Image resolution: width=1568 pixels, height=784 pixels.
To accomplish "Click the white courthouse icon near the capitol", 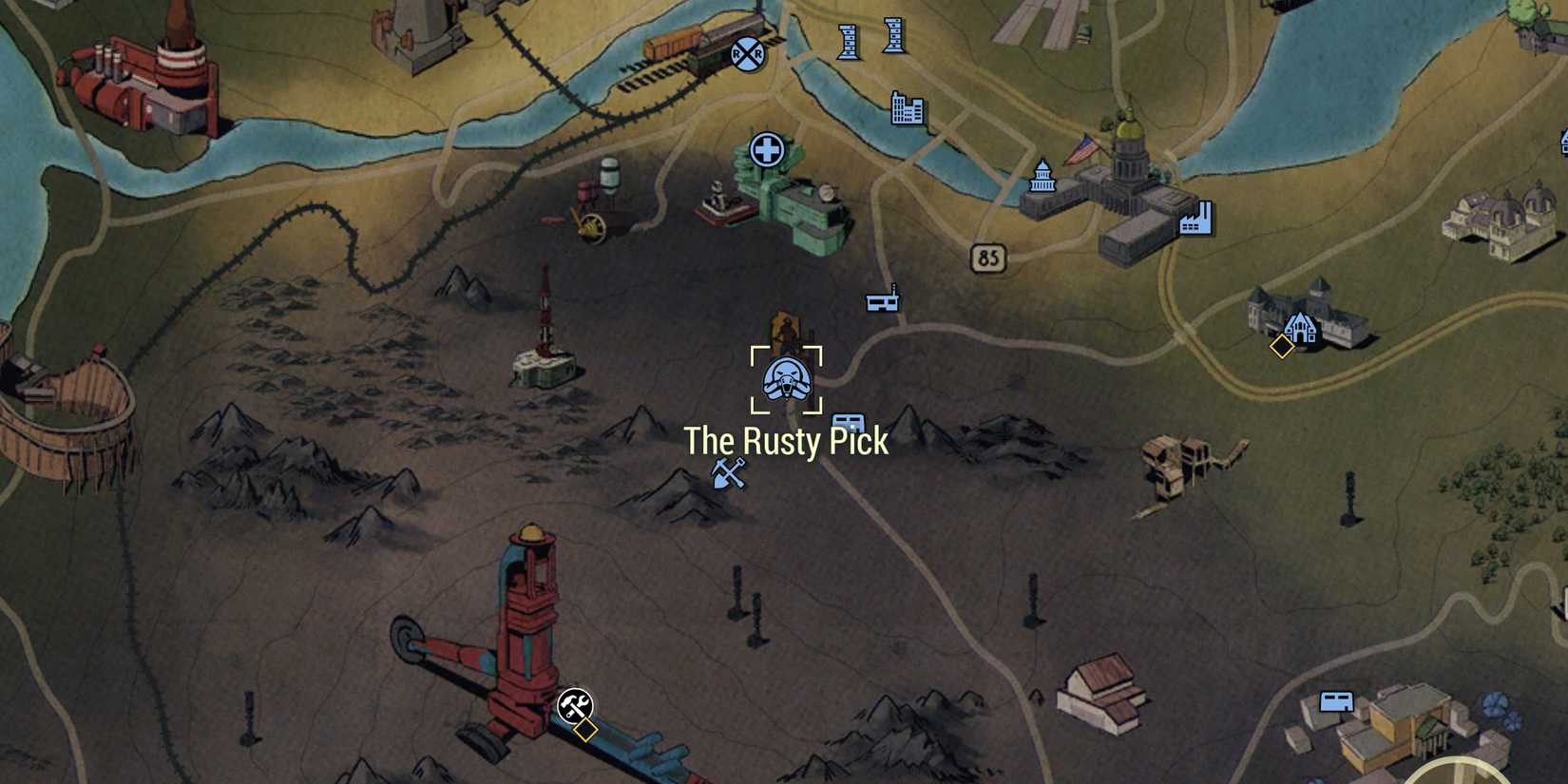I will click(1042, 179).
